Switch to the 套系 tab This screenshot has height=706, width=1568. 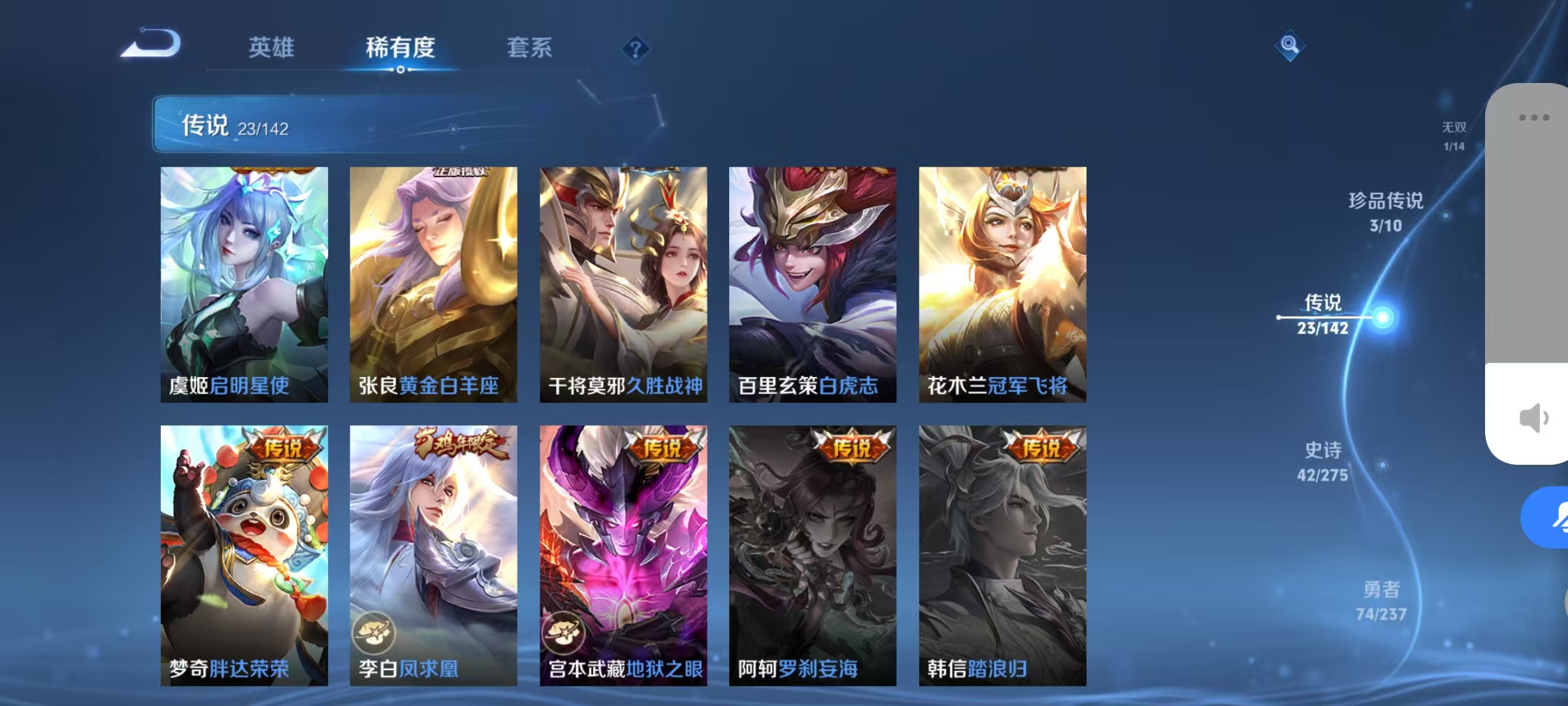tap(530, 47)
